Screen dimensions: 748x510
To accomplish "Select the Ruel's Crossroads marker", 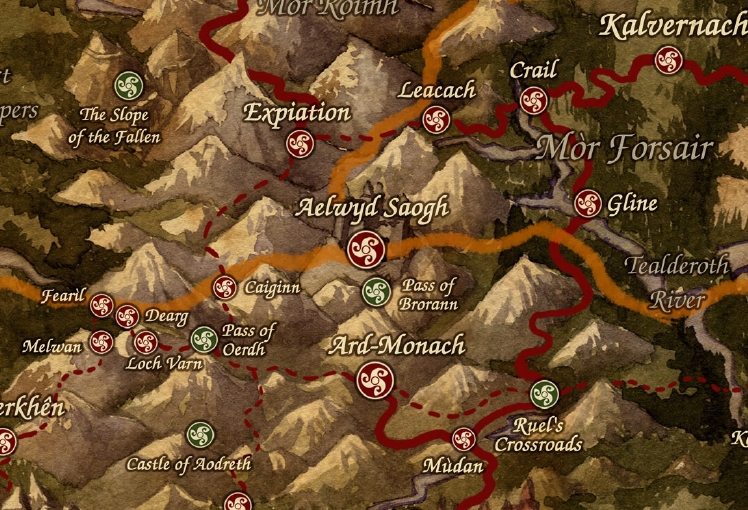I will point(543,393).
